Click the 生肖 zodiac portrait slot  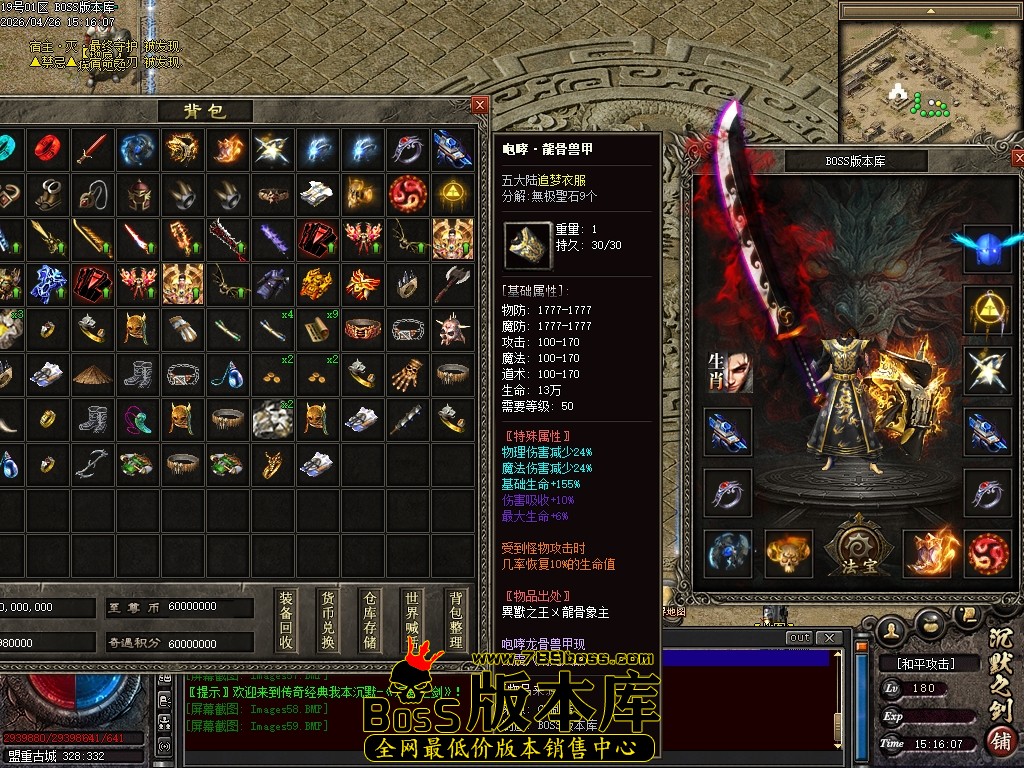727,370
